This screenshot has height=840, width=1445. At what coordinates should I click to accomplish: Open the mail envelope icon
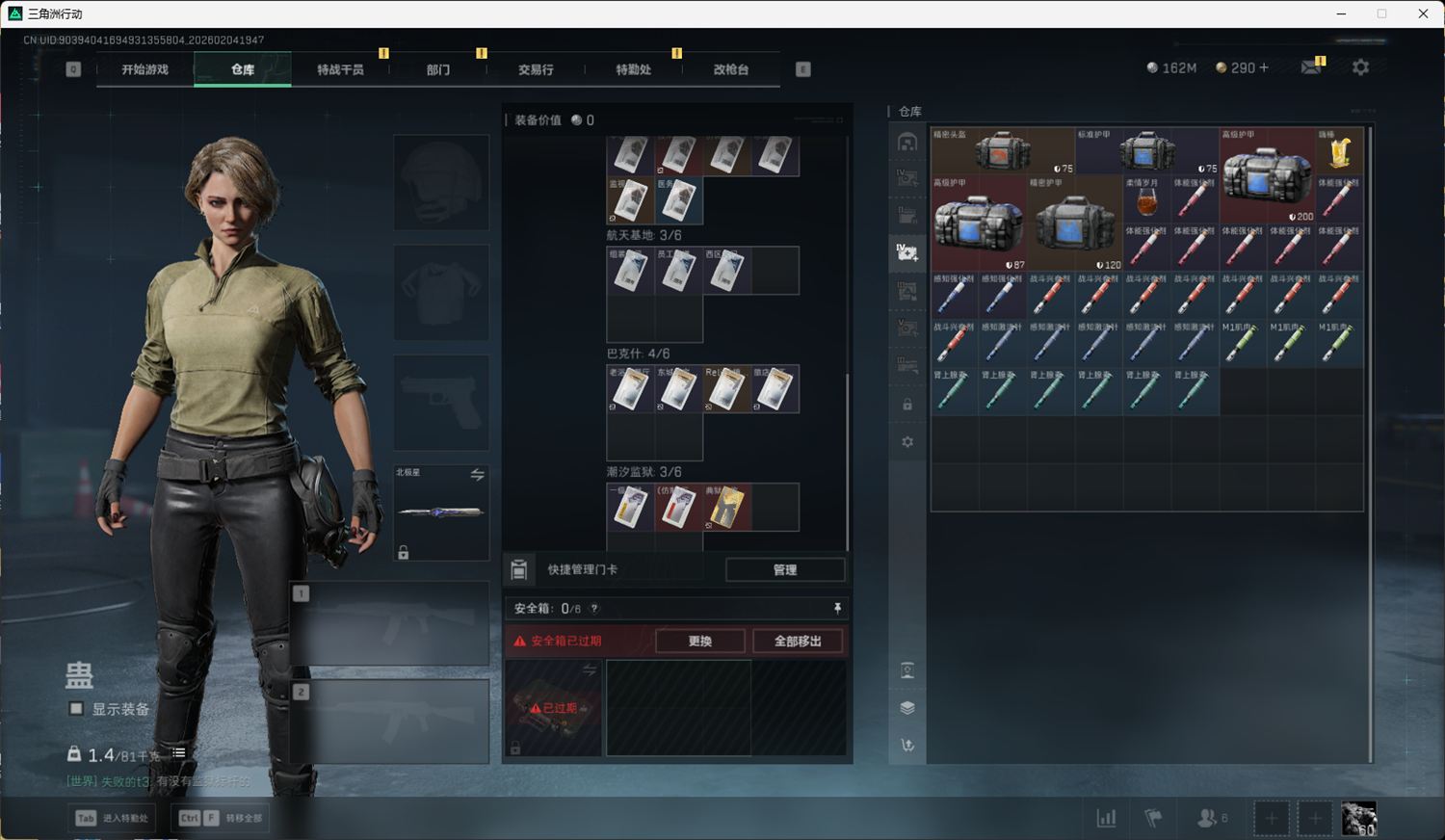click(1311, 67)
